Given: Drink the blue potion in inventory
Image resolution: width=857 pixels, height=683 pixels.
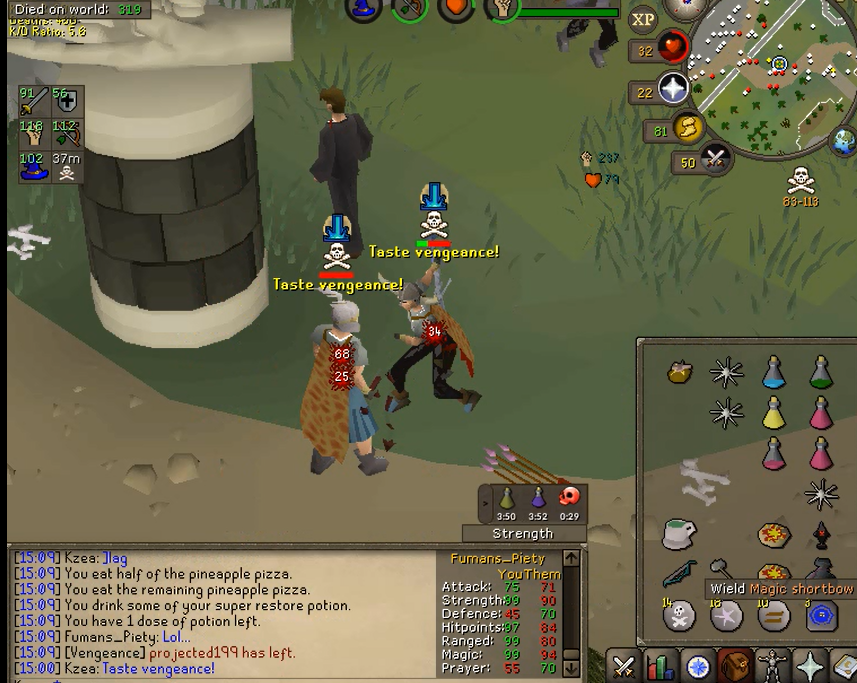Looking at the screenshot, I should click(x=774, y=373).
